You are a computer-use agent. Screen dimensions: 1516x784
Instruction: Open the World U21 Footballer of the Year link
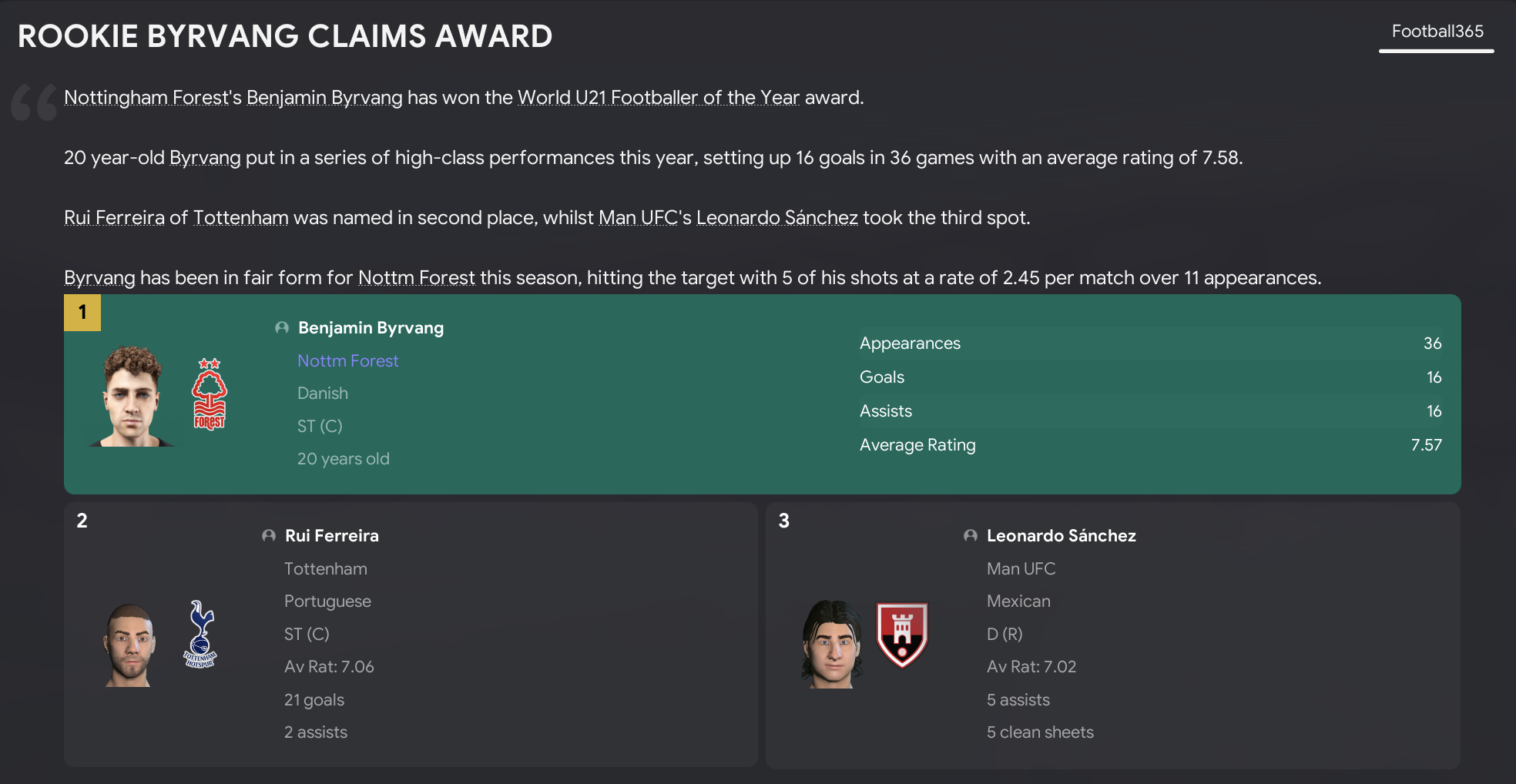pyautogui.click(x=659, y=97)
